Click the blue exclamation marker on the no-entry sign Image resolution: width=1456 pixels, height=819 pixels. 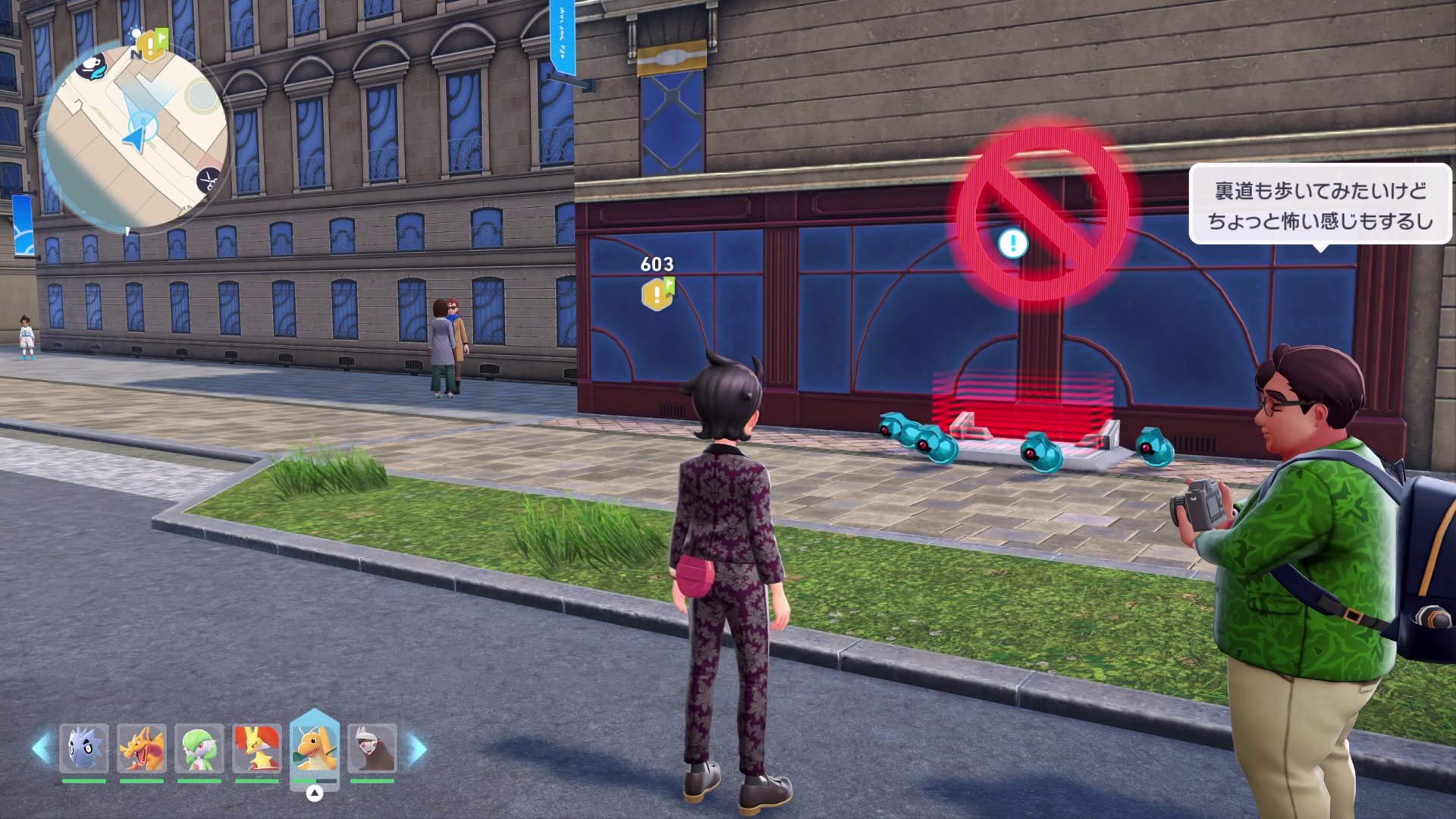point(1013,243)
